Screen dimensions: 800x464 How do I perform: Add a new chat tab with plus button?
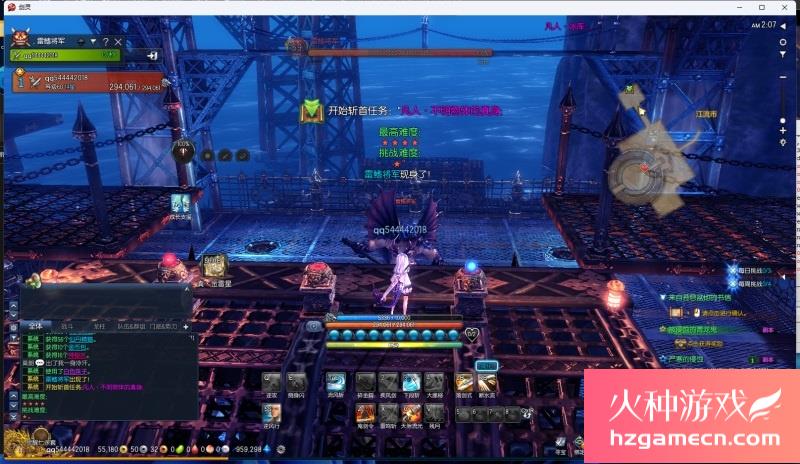186,325
